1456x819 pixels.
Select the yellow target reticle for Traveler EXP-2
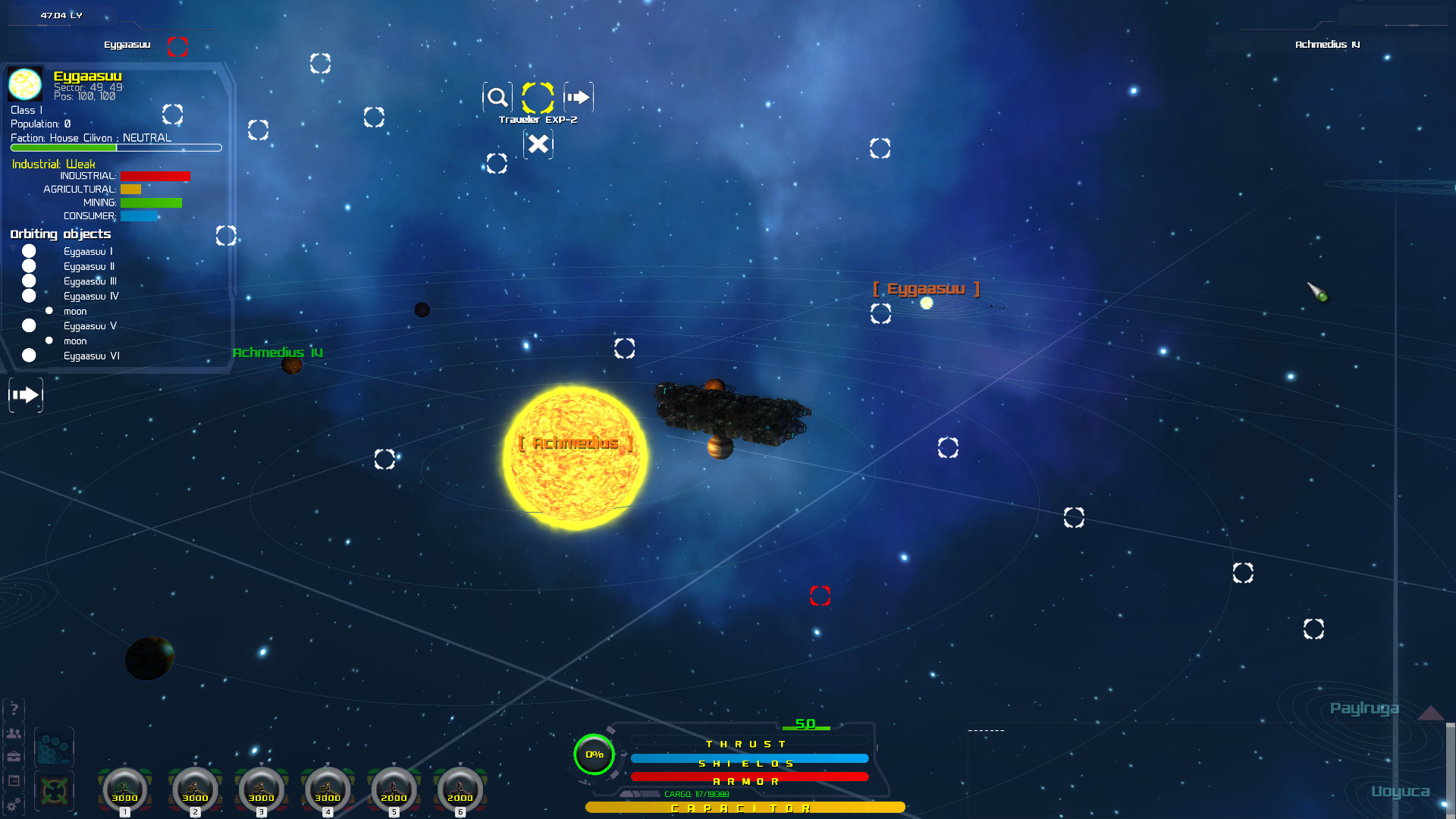click(538, 97)
